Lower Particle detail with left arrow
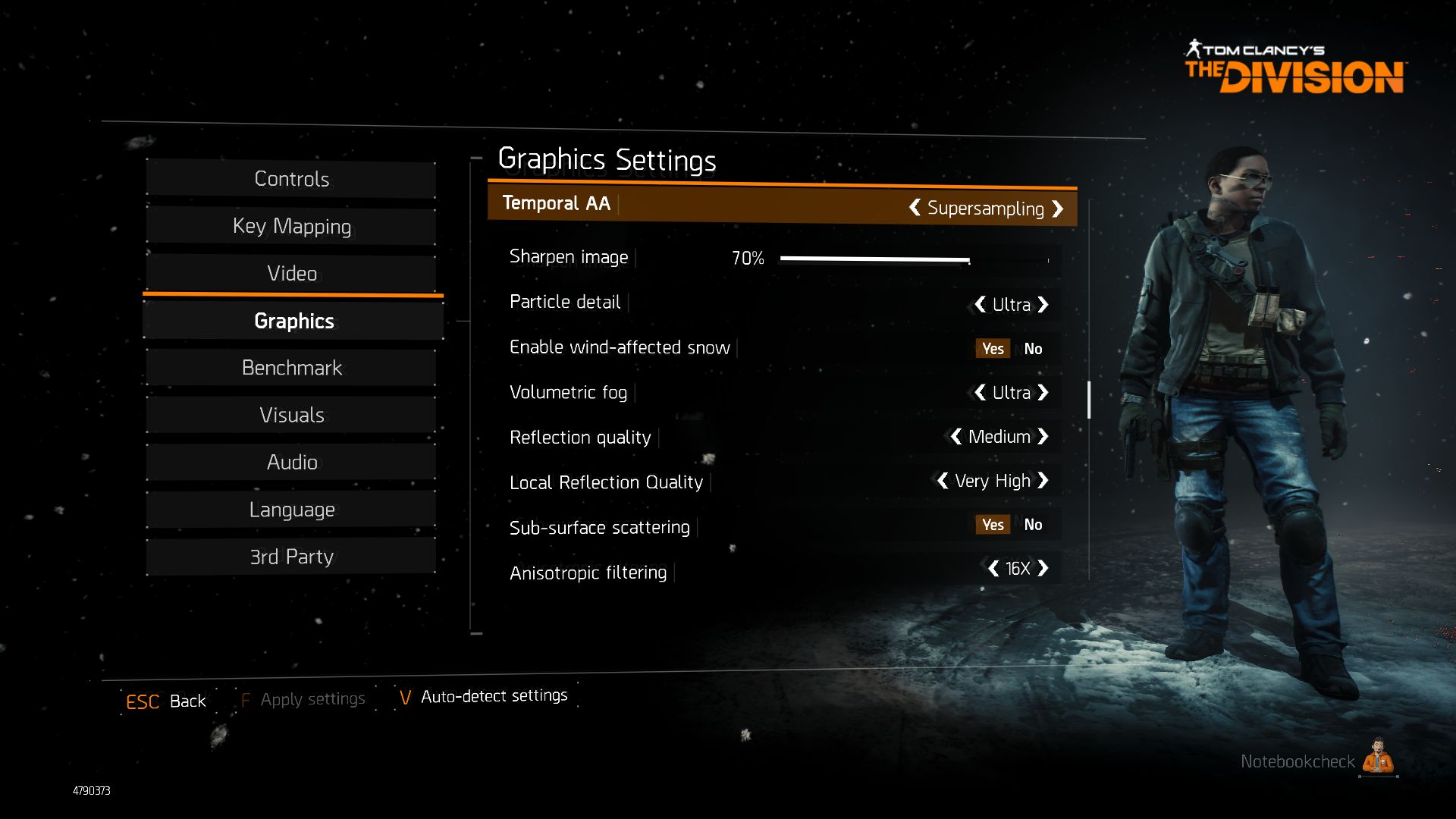Viewport: 1456px width, 819px height. pos(980,304)
